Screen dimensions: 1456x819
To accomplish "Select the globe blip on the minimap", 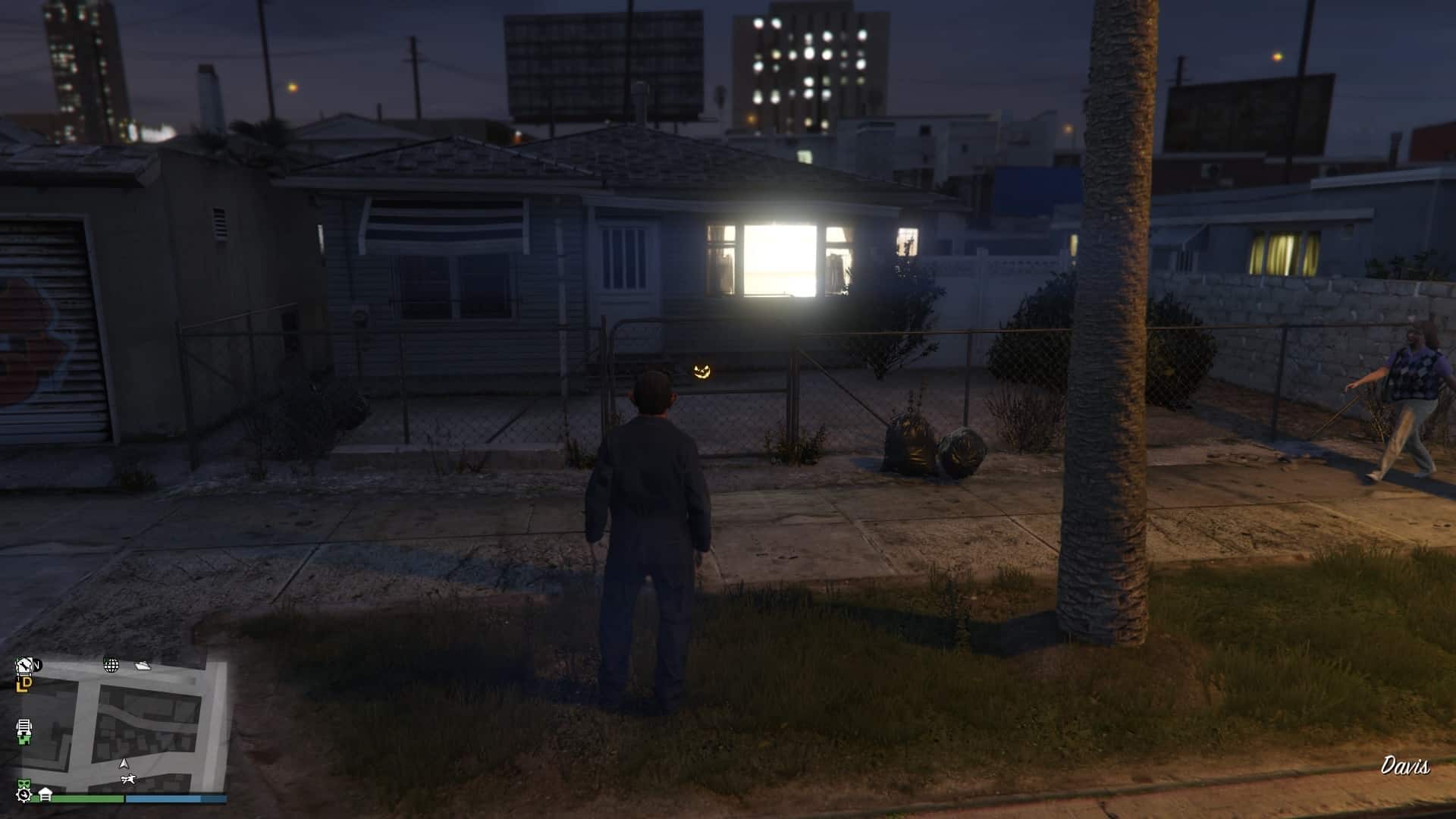I will (111, 666).
